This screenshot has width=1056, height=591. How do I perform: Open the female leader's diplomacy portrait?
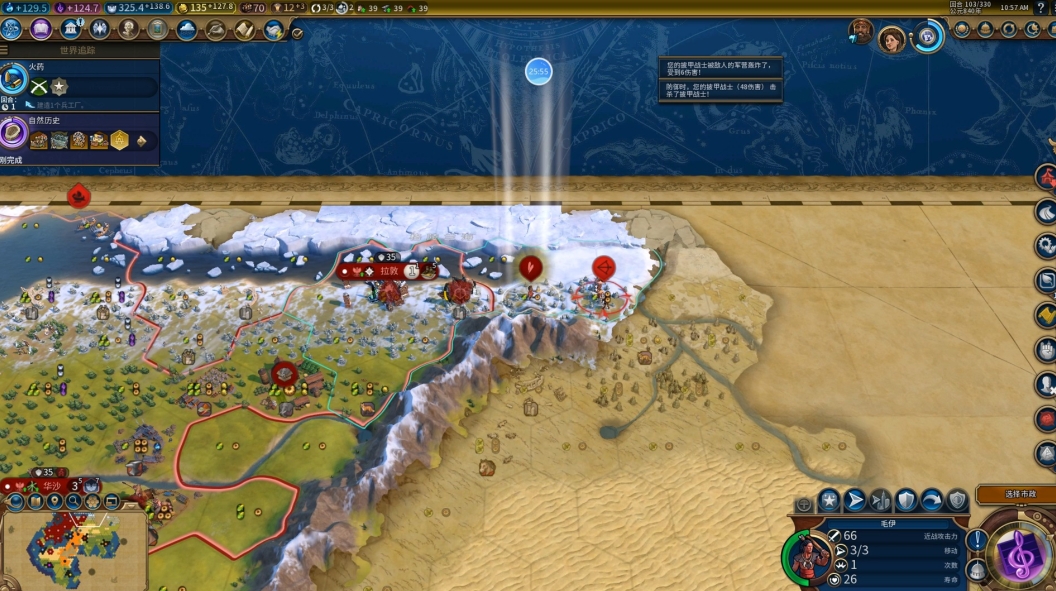pyautogui.click(x=891, y=39)
